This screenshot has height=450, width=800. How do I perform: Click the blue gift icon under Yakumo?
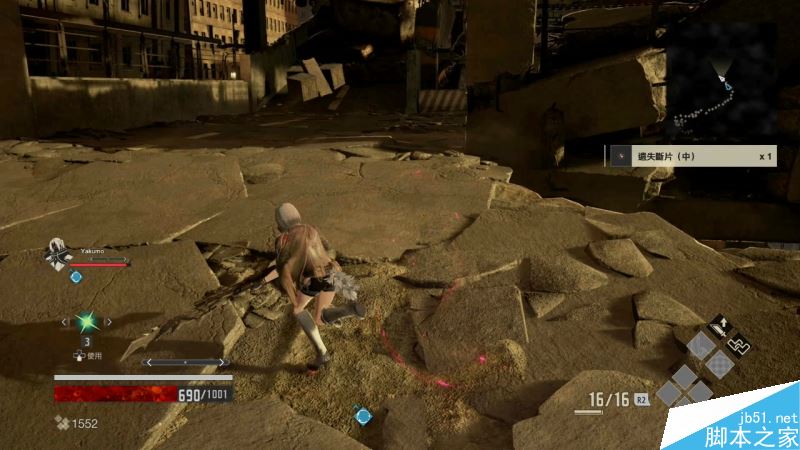75,276
